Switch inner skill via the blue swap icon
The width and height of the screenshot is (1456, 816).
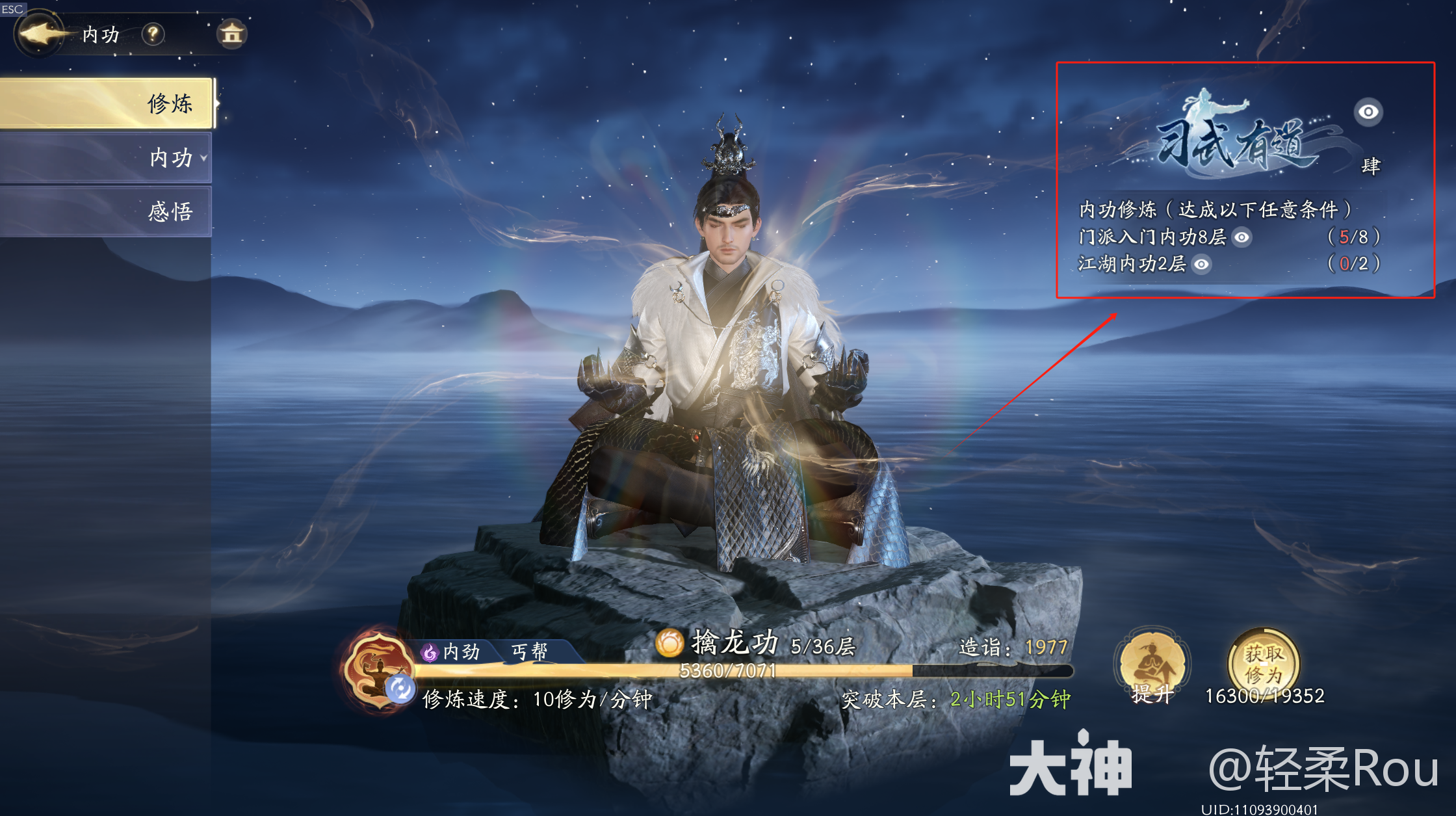tap(400, 689)
